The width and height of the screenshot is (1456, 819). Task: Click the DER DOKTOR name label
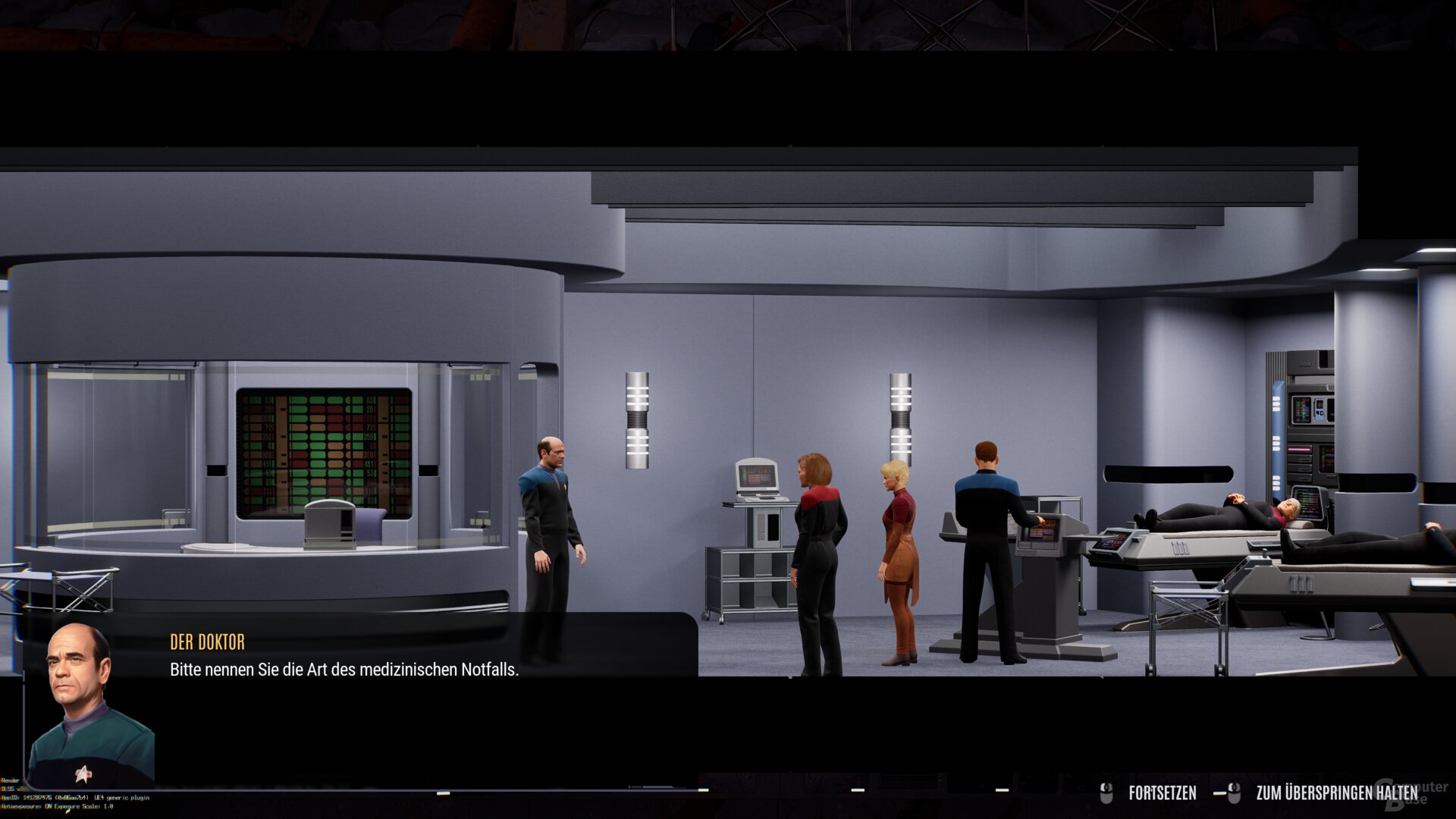point(206,642)
